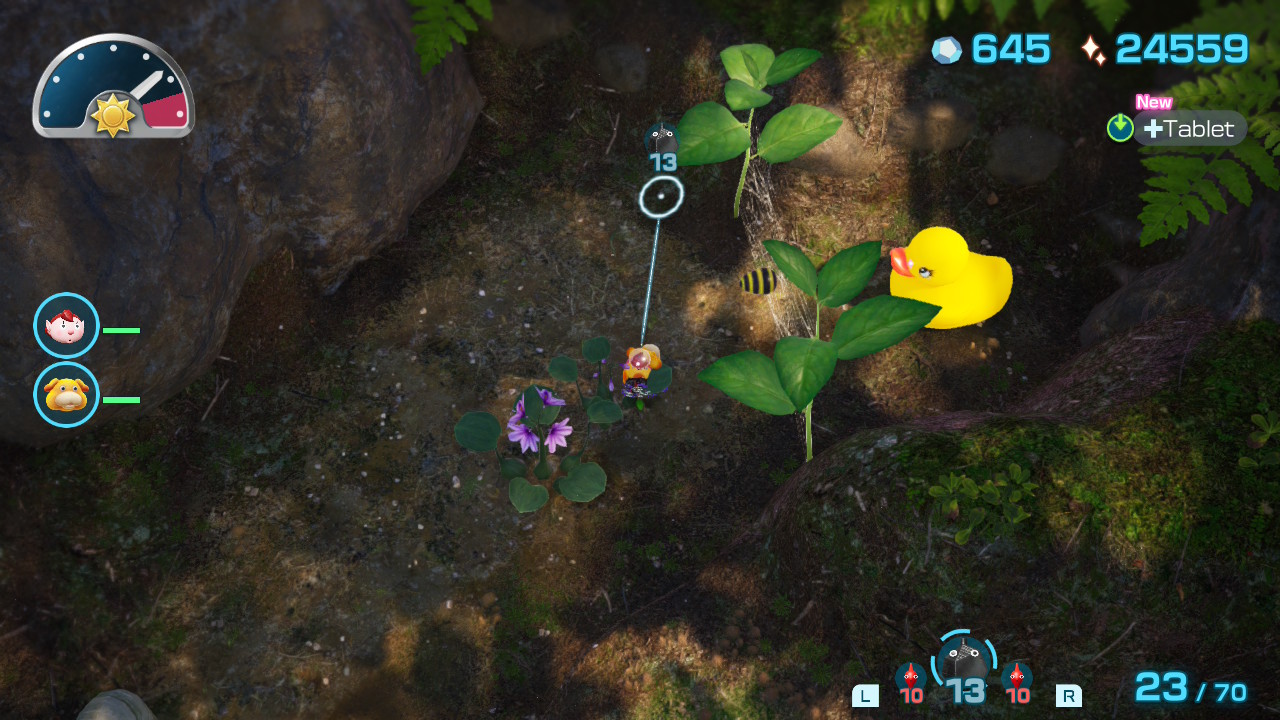The height and width of the screenshot is (720, 1280).
Task: Select the red-haired captain portrait
Action: pyautogui.click(x=66, y=326)
